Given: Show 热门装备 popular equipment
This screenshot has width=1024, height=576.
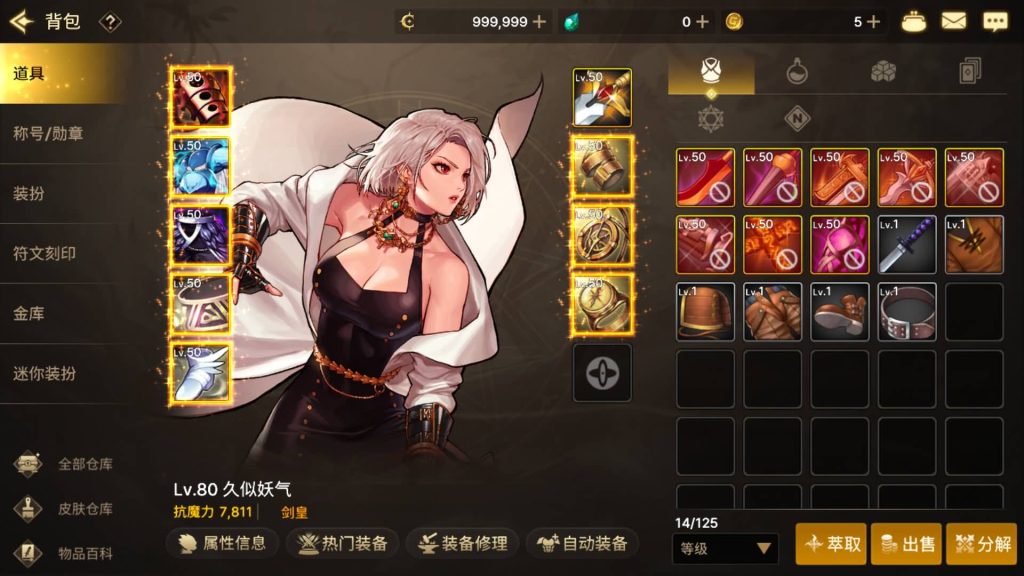Looking at the screenshot, I should [343, 543].
